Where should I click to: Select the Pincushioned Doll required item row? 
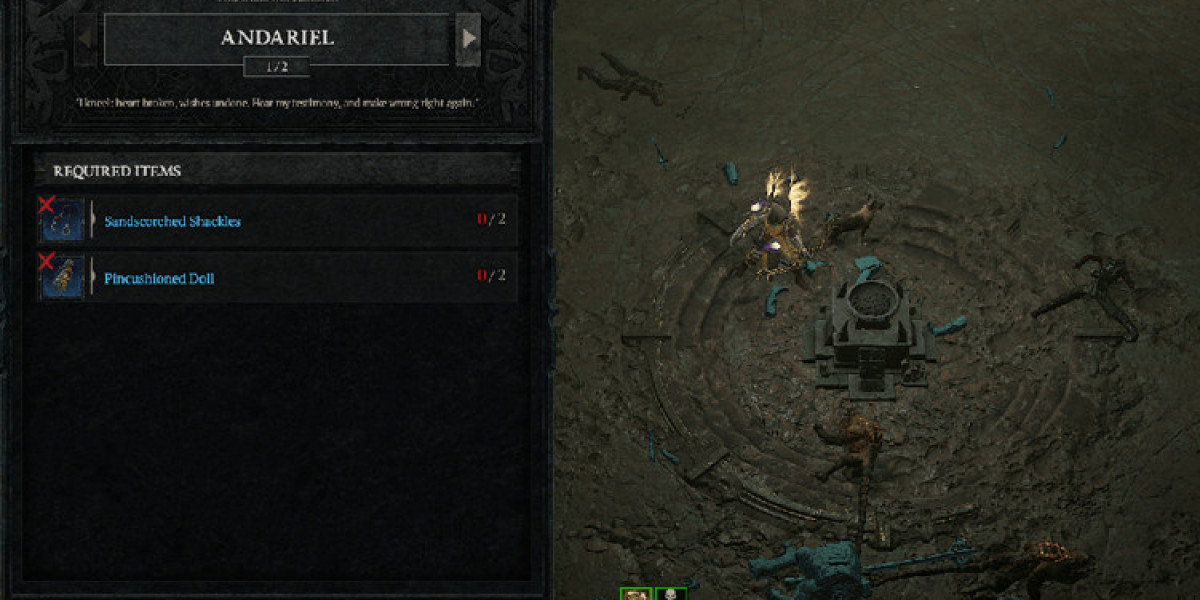[300, 277]
